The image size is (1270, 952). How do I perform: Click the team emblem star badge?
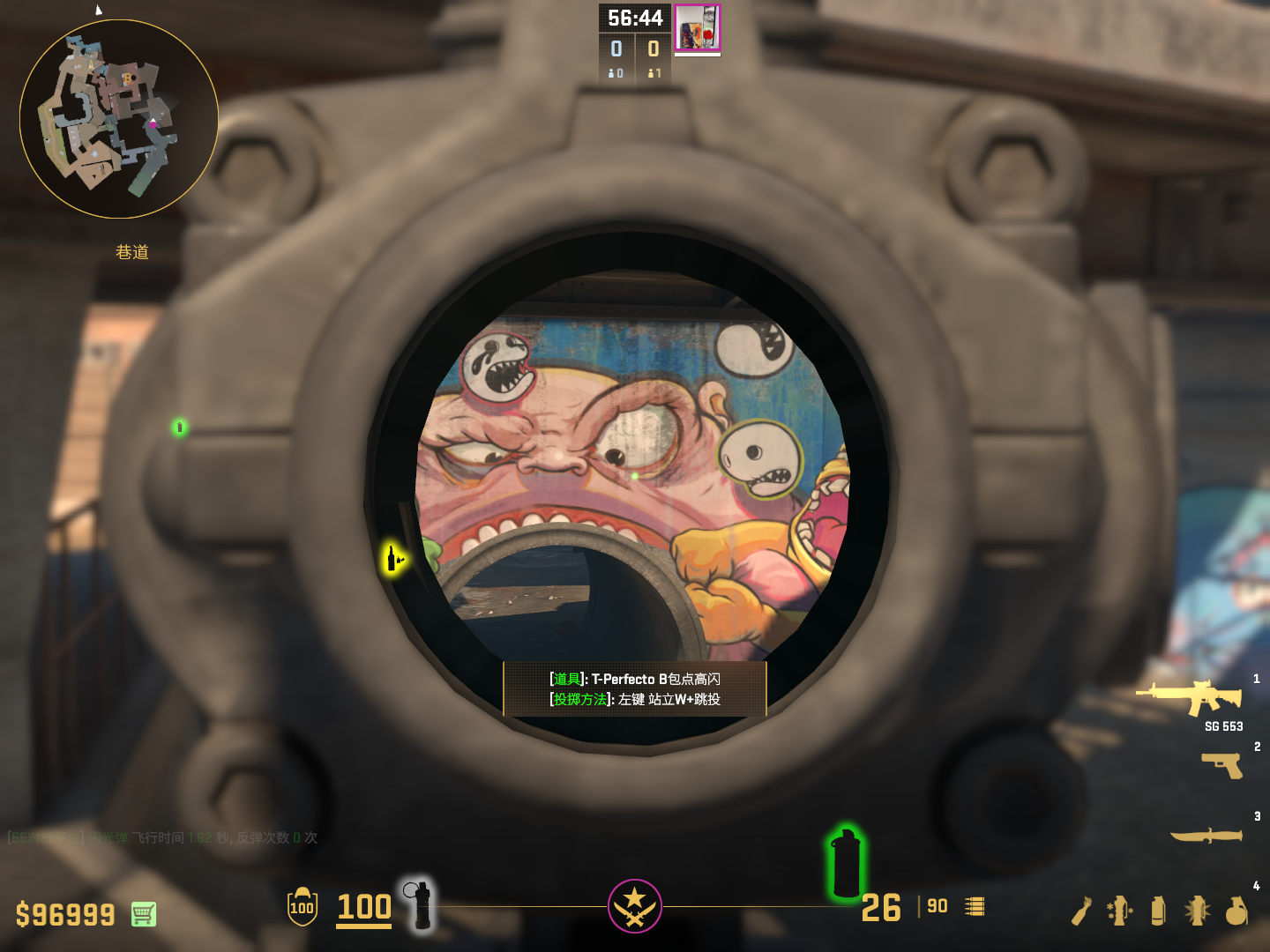(x=634, y=905)
